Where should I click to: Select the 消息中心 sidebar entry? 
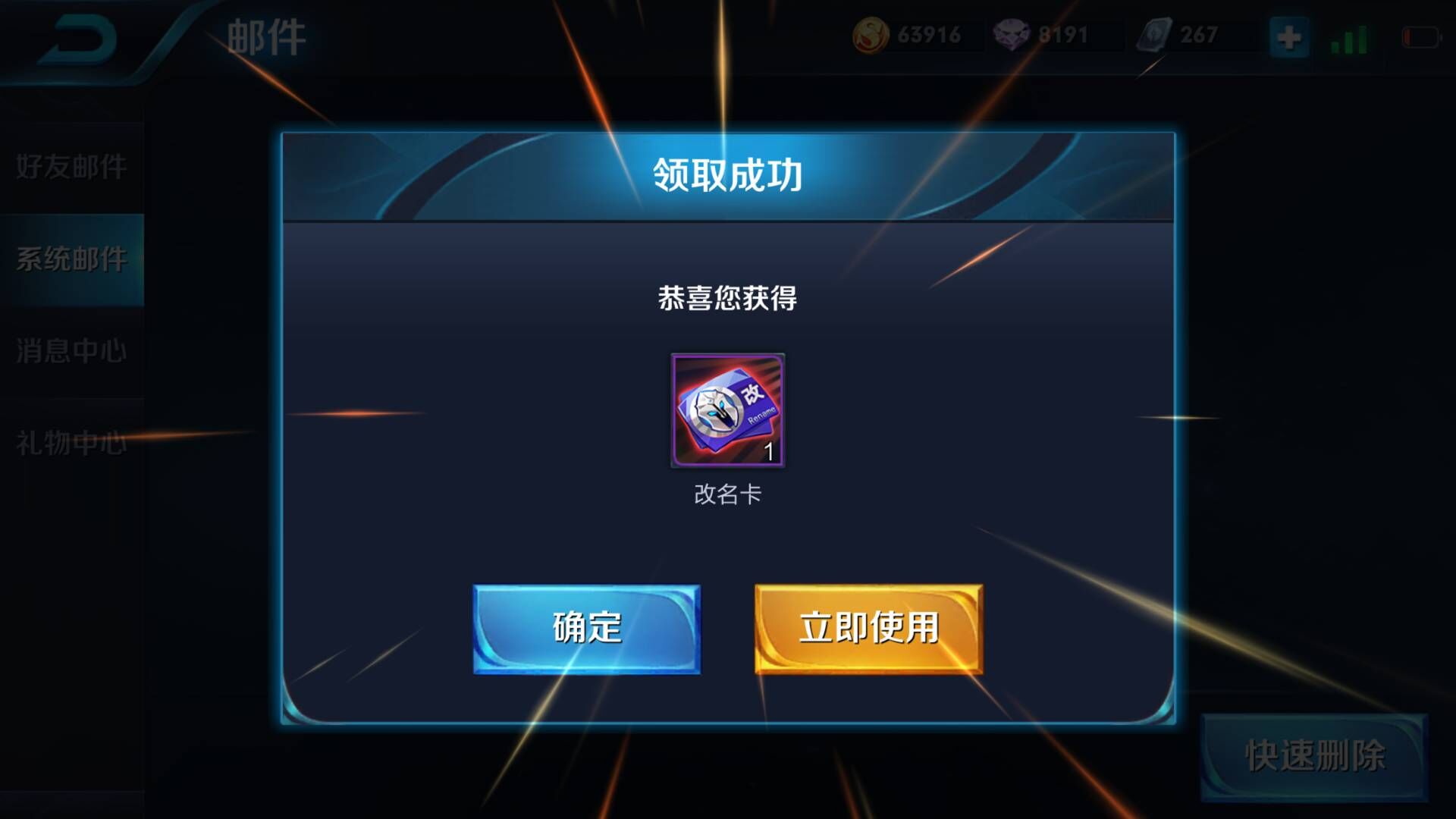pos(72,350)
